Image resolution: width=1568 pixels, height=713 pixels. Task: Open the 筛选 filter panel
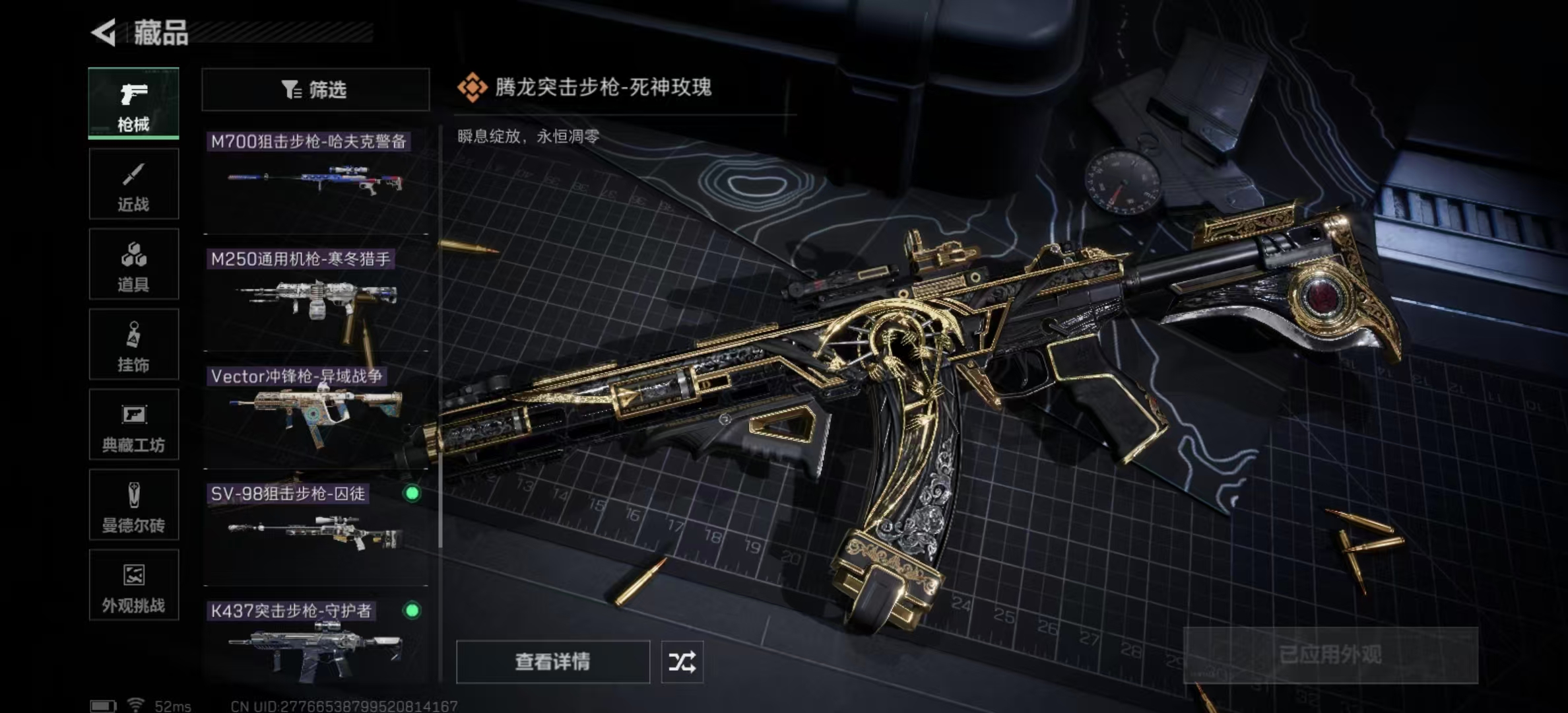tap(315, 90)
